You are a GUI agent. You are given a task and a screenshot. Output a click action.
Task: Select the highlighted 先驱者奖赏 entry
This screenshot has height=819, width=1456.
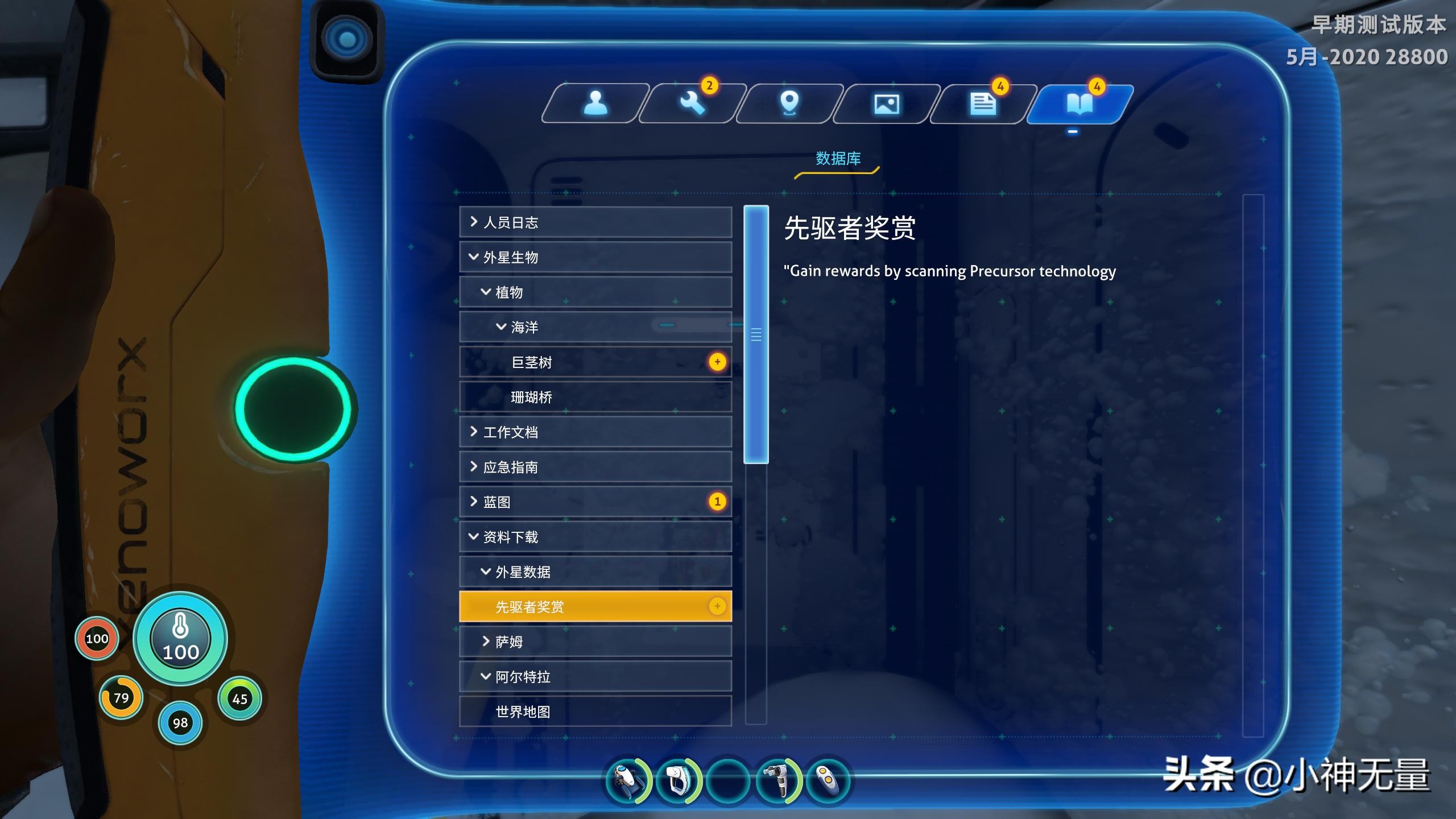(x=595, y=606)
